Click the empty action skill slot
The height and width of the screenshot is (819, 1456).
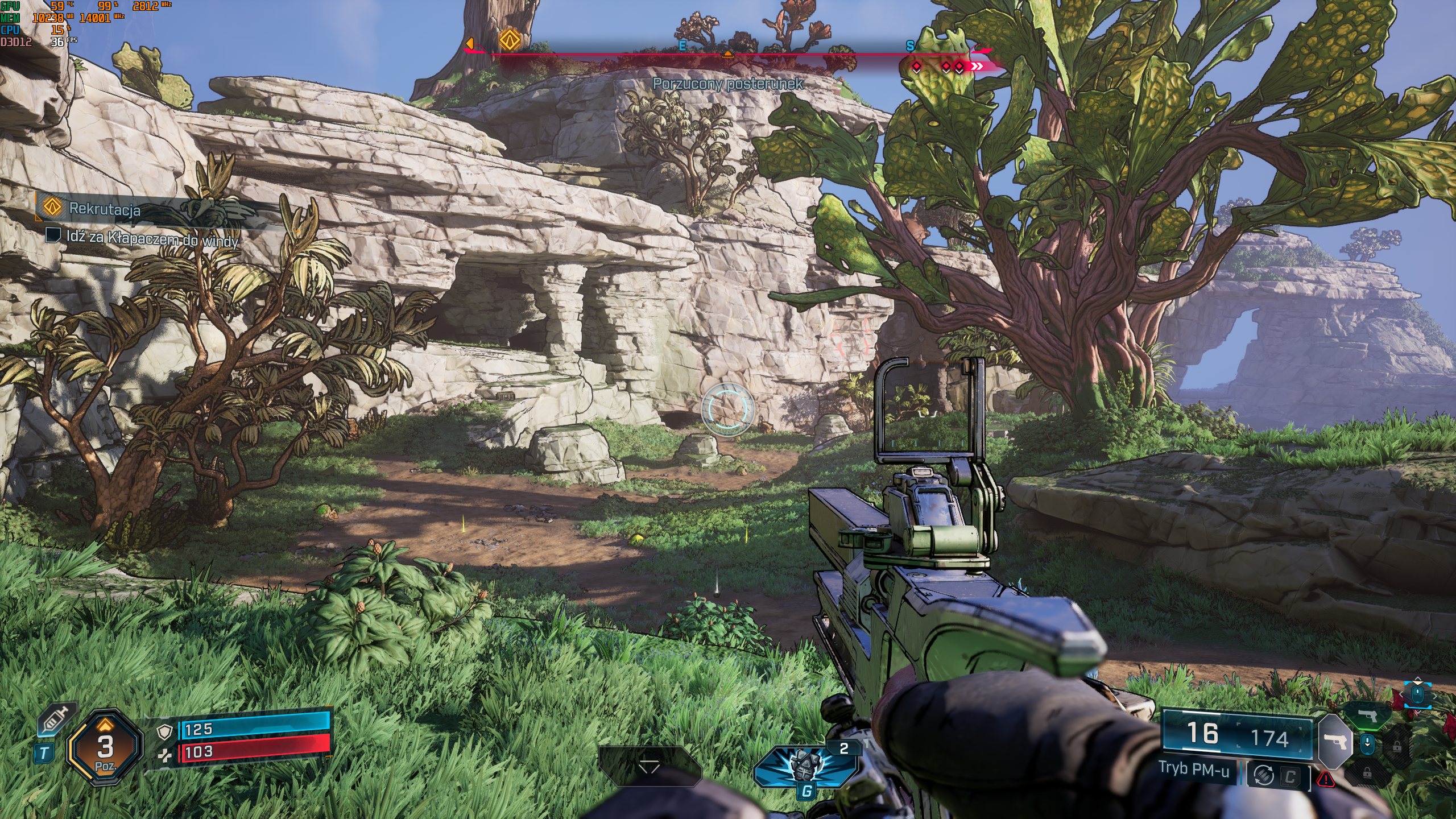tap(649, 767)
